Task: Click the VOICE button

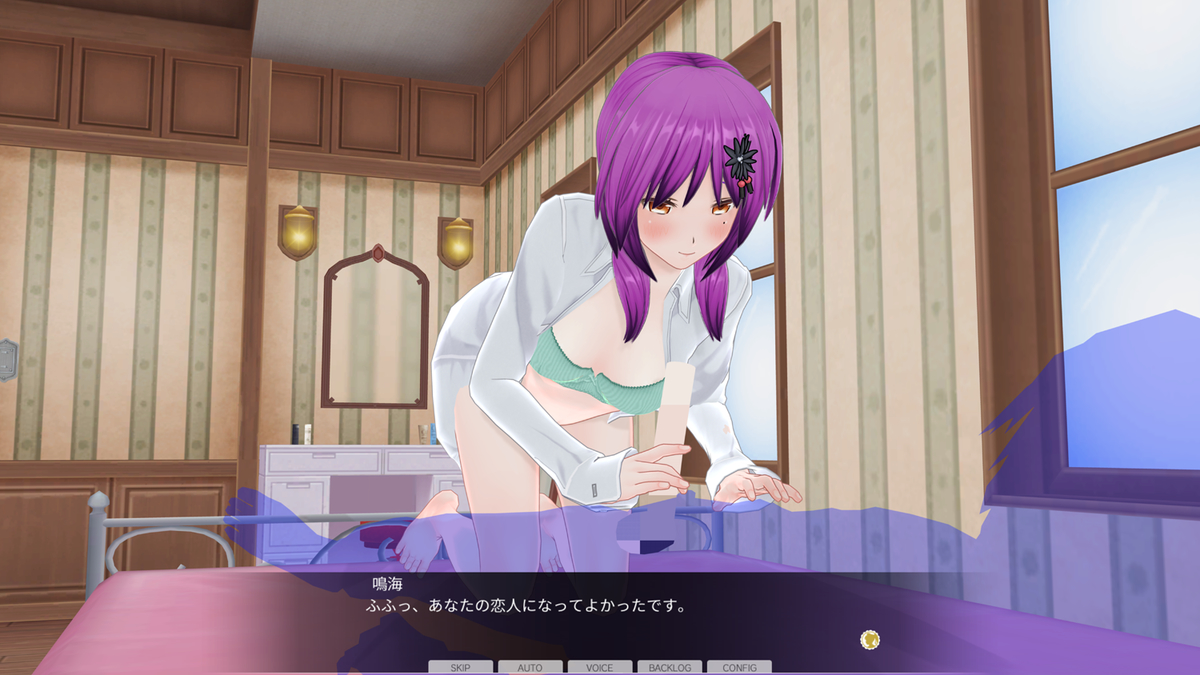Action: click(x=600, y=667)
